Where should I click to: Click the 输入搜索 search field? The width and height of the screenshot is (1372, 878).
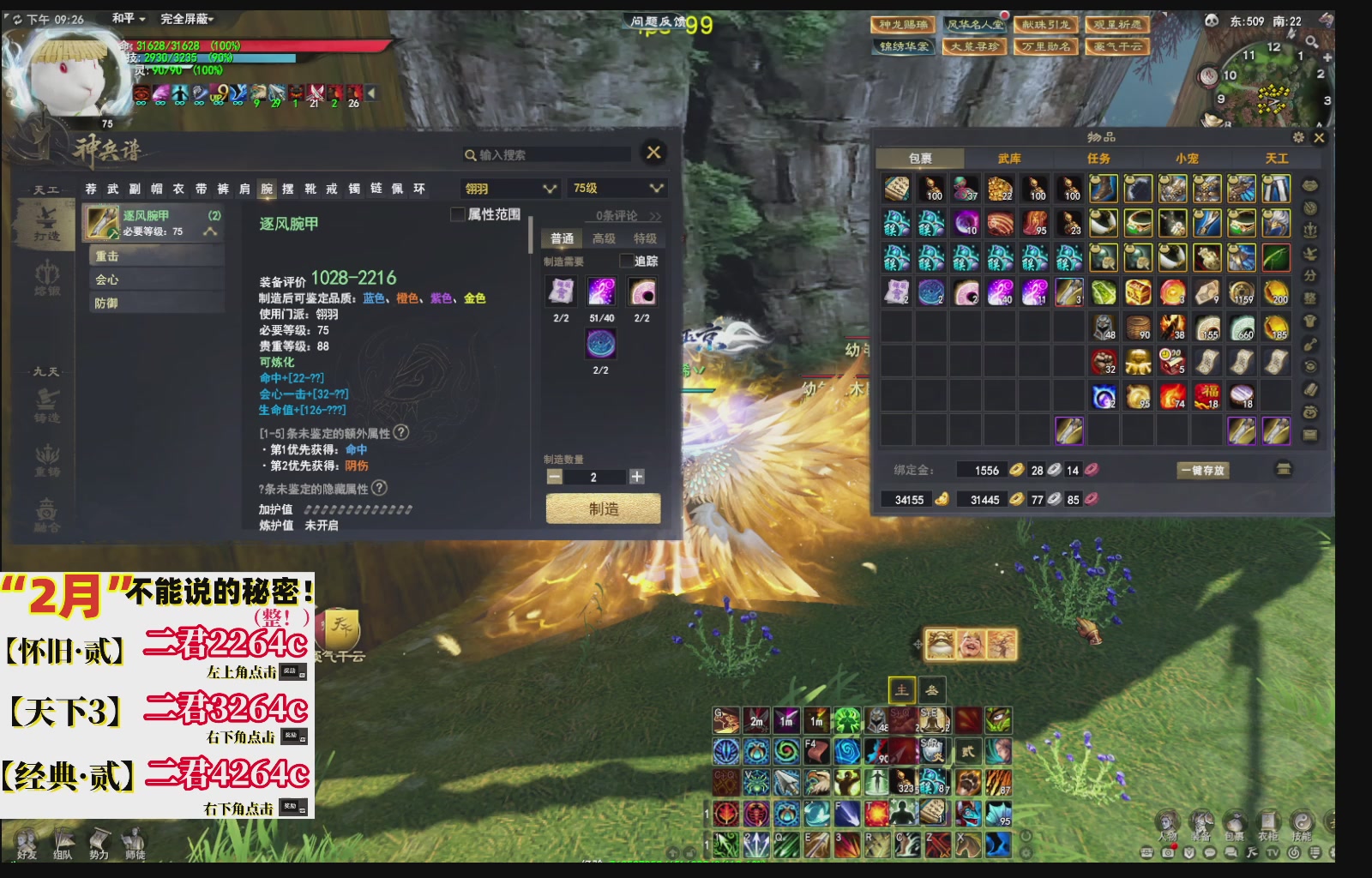[x=549, y=155]
